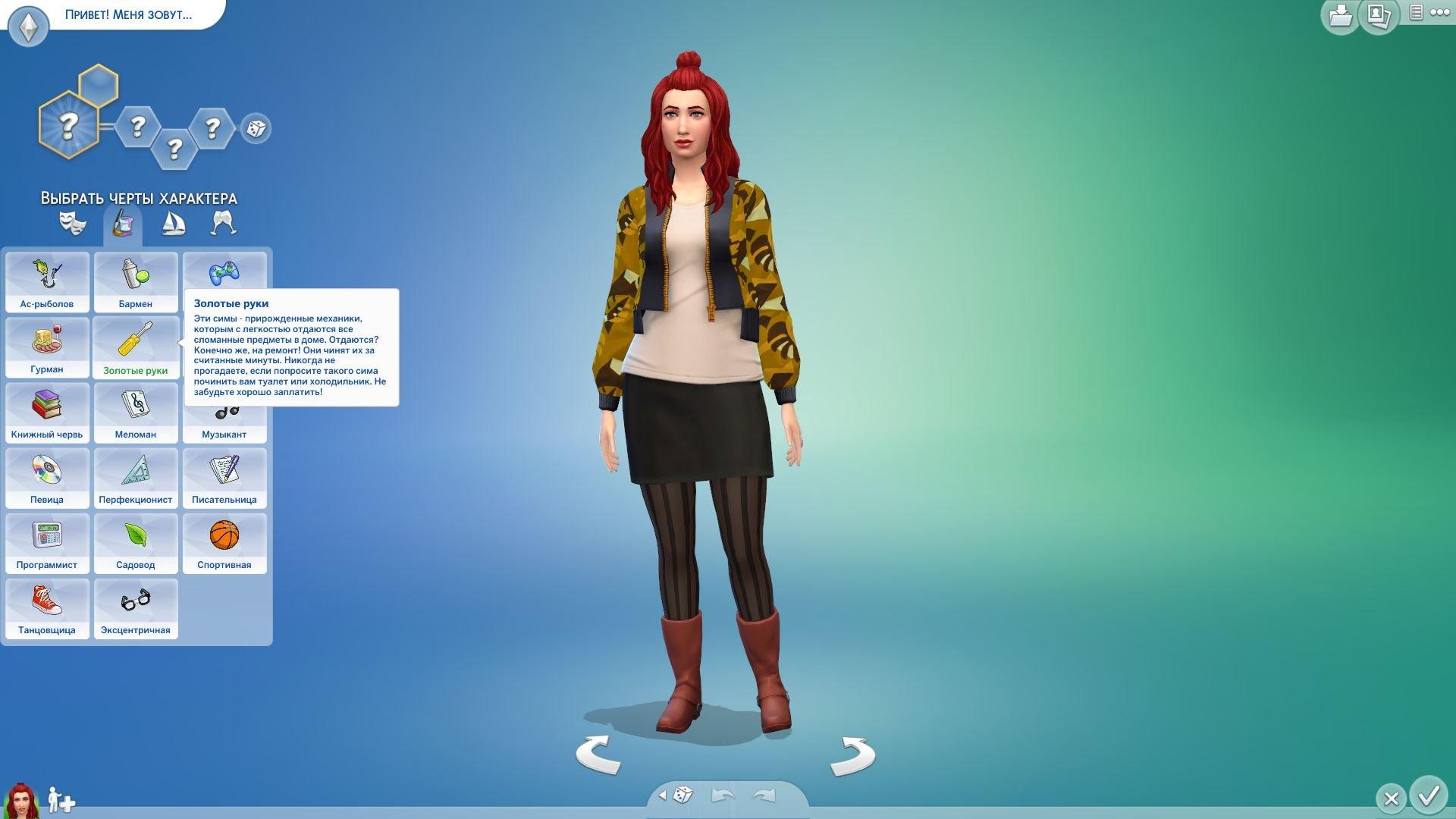Click the Sim name field
This screenshot has height=819, width=1456.
[x=129, y=14]
